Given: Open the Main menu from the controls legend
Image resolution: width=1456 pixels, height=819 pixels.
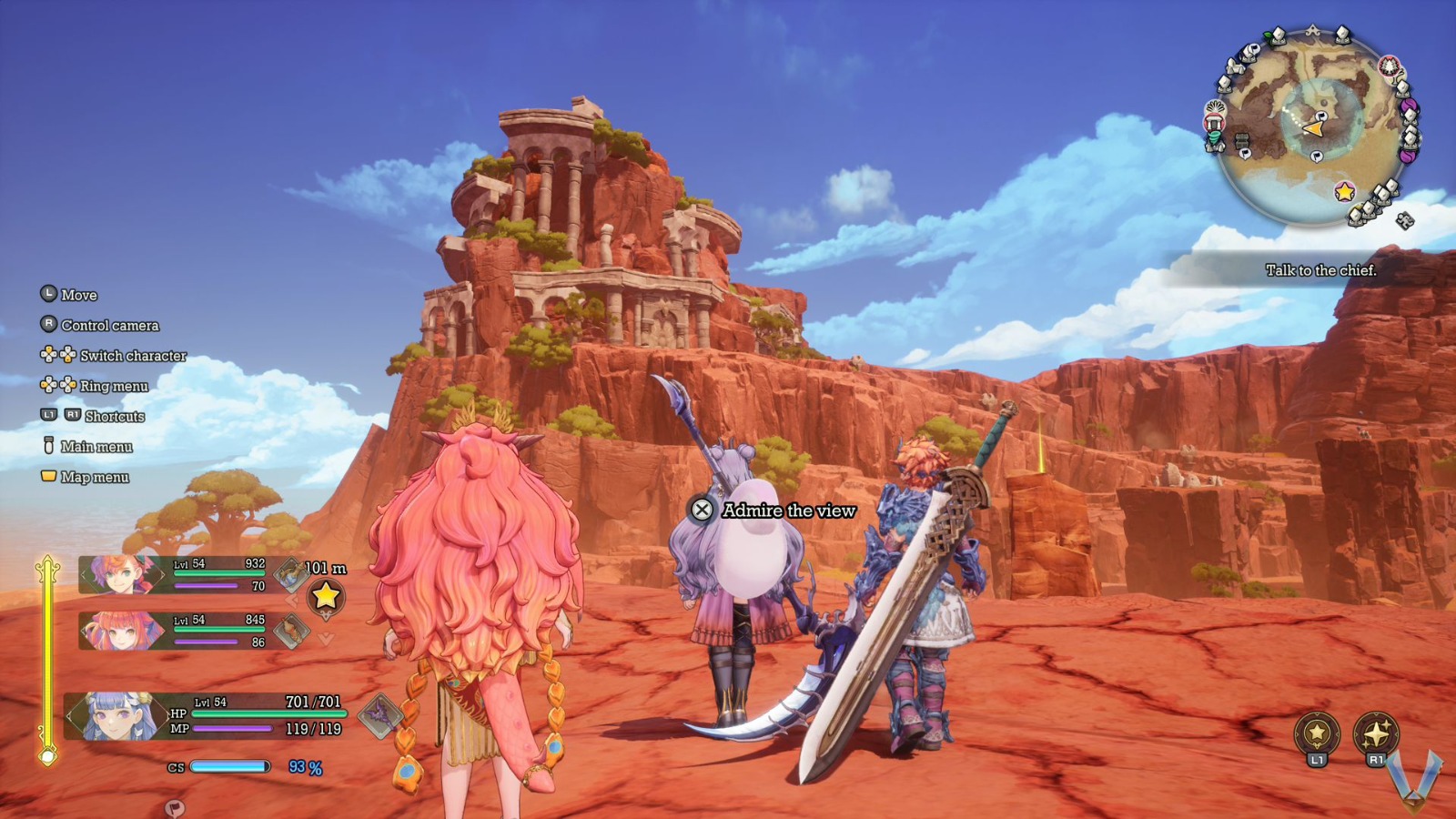Looking at the screenshot, I should click(x=96, y=447).
